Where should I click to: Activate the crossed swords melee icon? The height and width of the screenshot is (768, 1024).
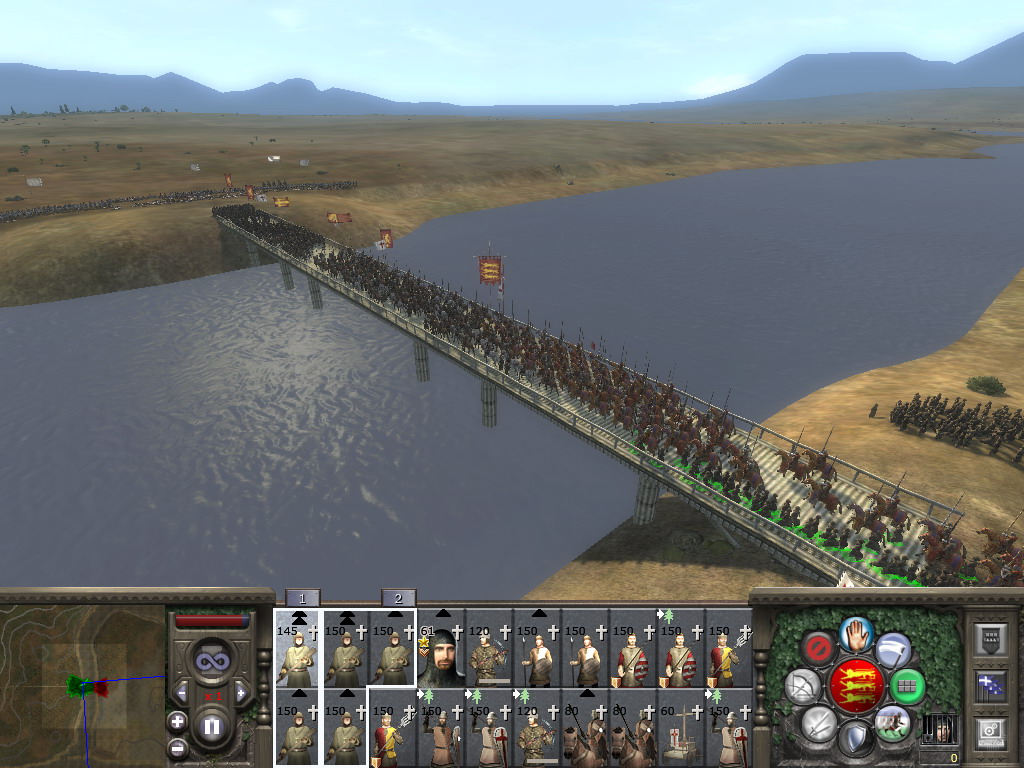point(819,723)
